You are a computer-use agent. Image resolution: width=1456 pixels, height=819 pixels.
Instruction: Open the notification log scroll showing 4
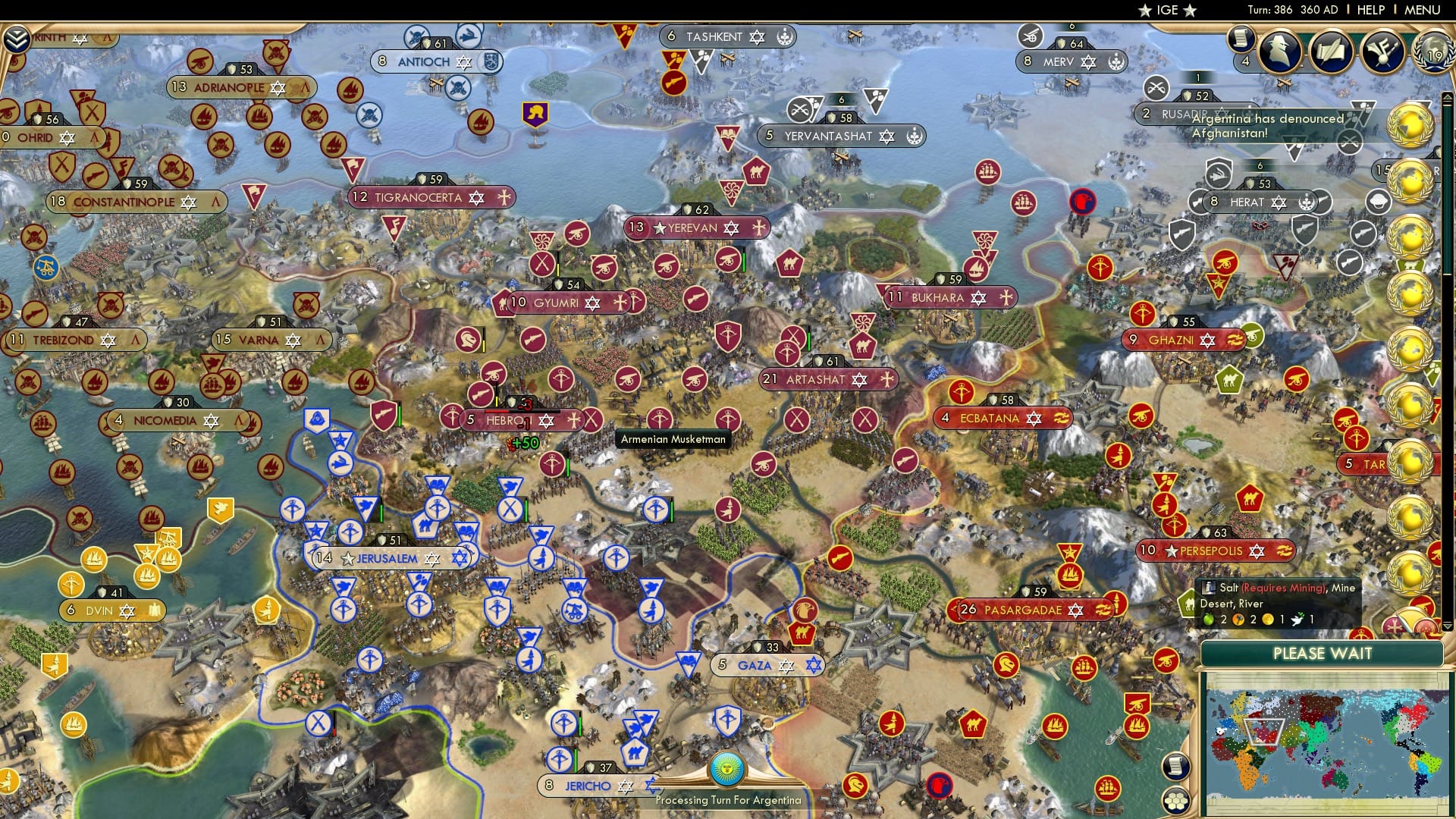(x=1242, y=39)
